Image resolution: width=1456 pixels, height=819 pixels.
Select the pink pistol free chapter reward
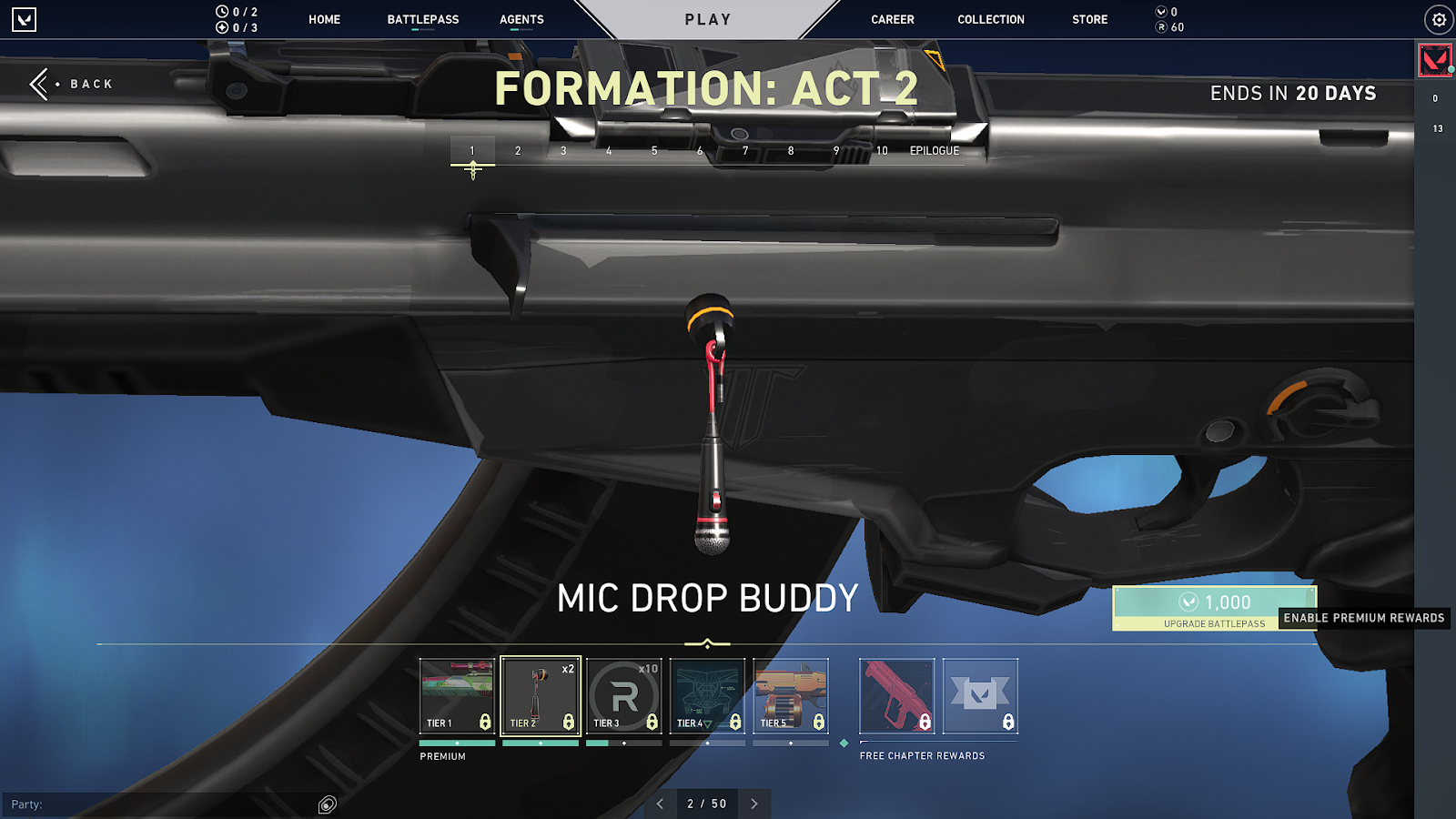pos(896,696)
